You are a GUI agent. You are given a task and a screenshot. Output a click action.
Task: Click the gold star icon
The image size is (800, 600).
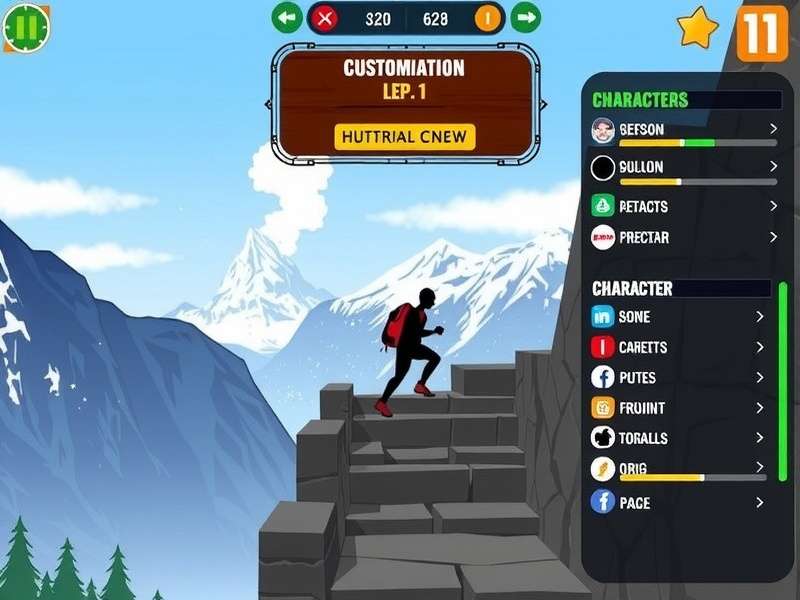click(697, 28)
